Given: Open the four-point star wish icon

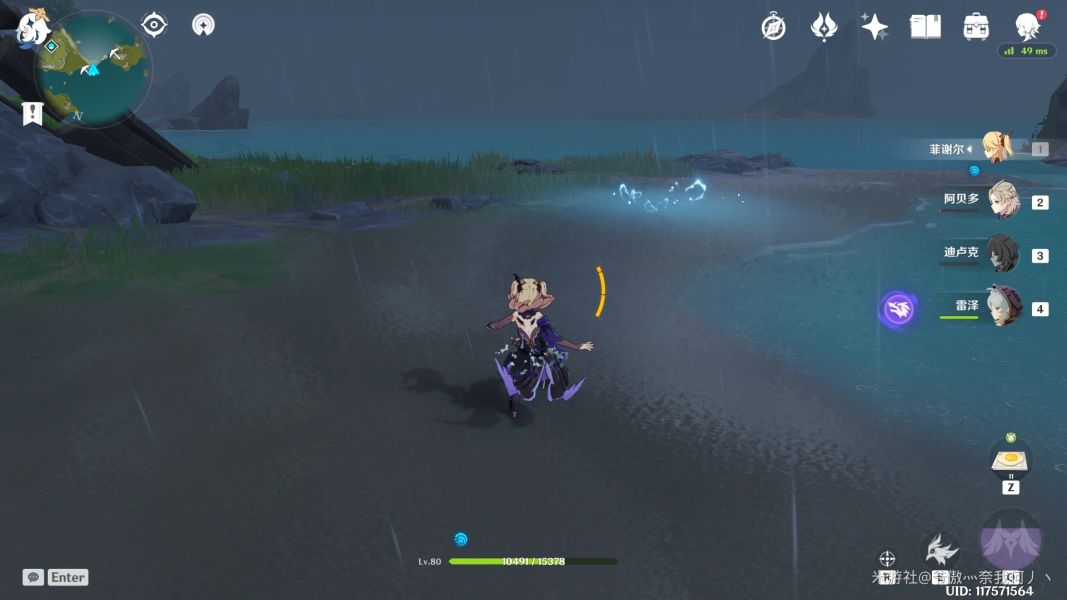Looking at the screenshot, I should tap(875, 27).
